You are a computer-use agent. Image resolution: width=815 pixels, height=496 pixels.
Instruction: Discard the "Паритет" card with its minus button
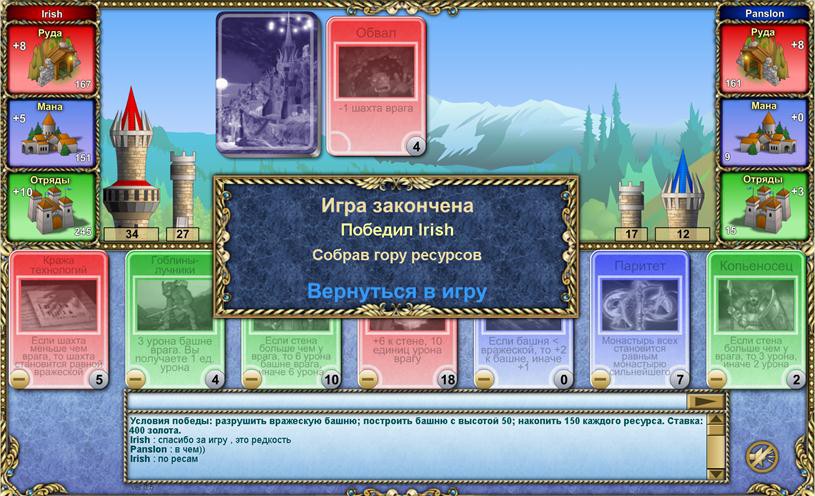pyautogui.click(x=600, y=379)
